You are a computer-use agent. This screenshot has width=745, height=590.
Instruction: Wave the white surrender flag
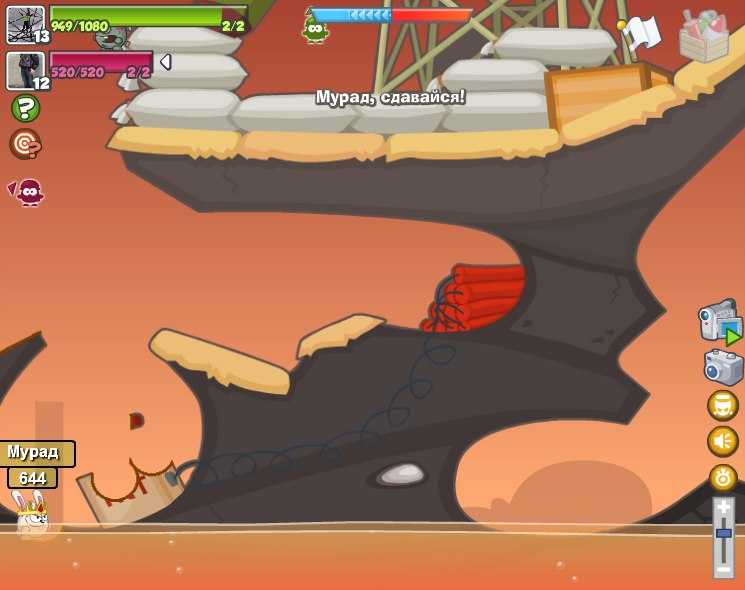click(641, 33)
